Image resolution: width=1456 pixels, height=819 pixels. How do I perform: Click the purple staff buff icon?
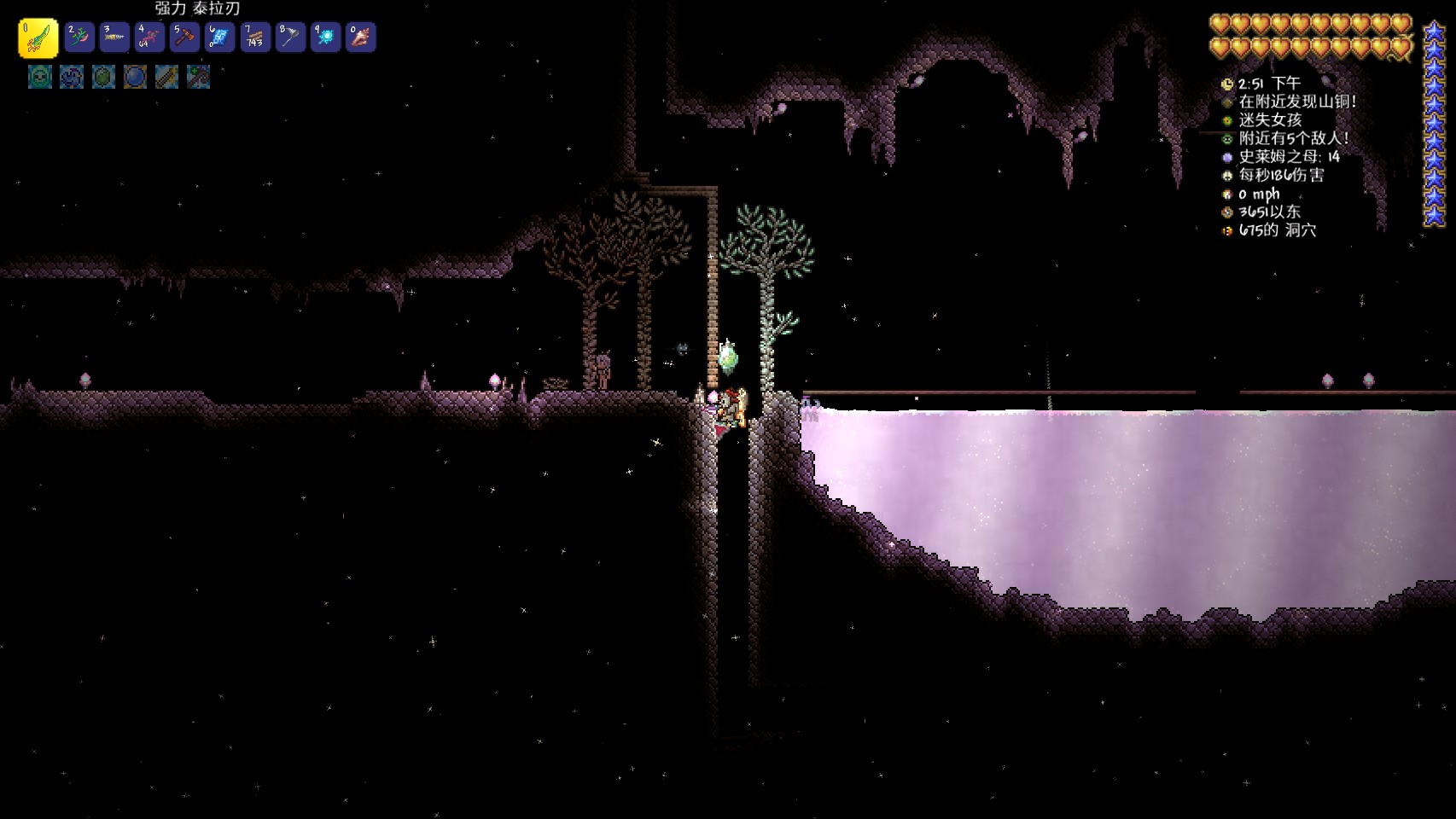click(x=198, y=78)
